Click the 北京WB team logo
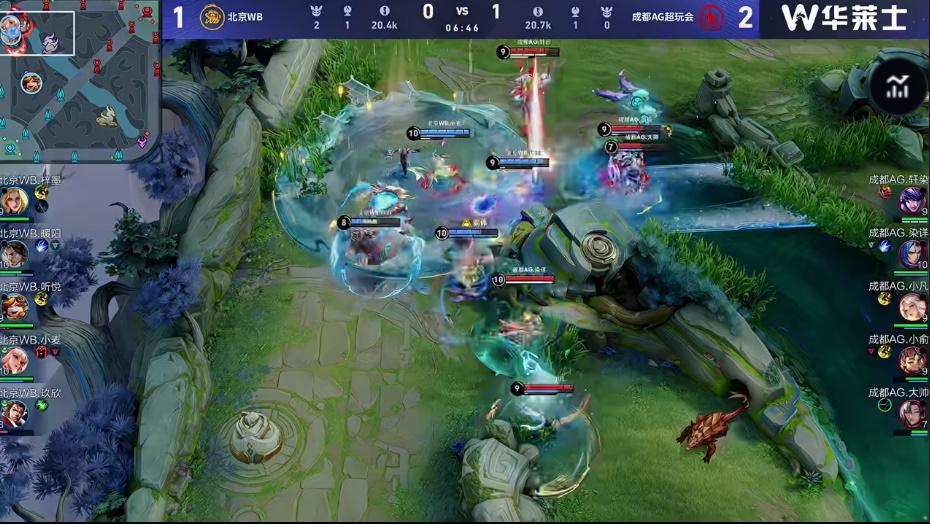This screenshot has height=524, width=930. click(x=211, y=17)
